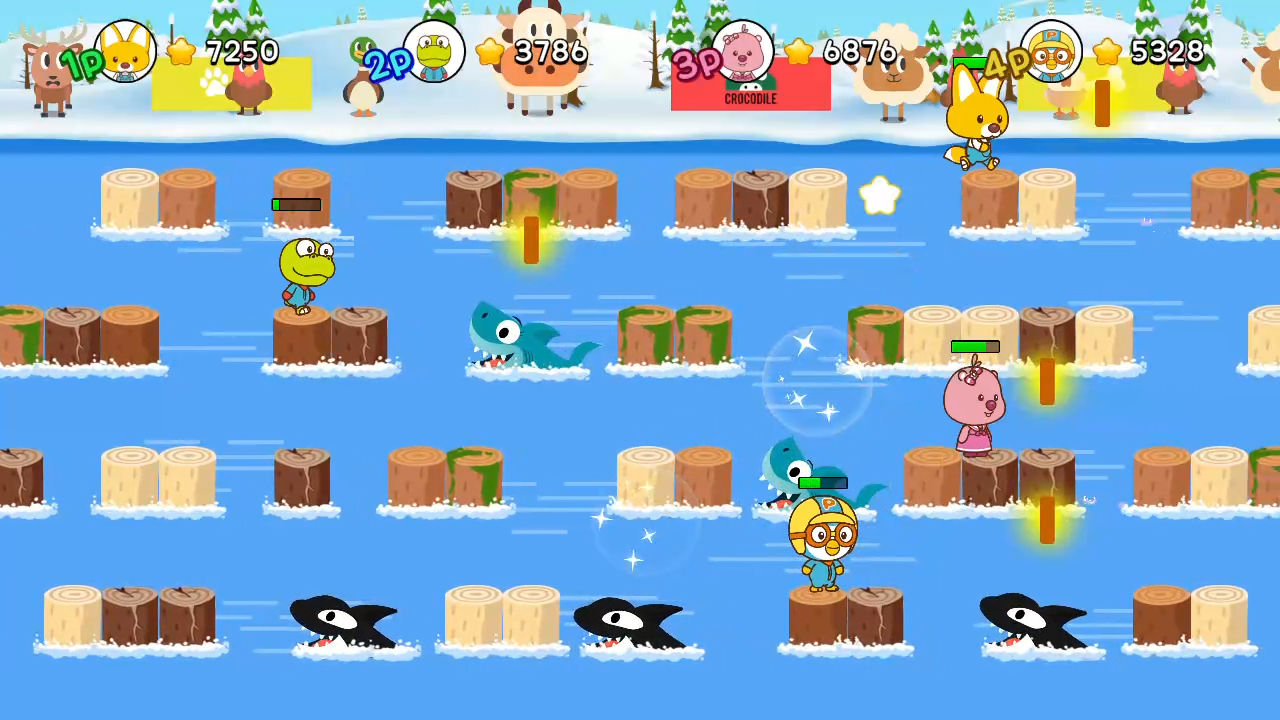Click the 4P player label next to Pororo
Viewport: 1280px width, 720px height.
tap(1007, 62)
